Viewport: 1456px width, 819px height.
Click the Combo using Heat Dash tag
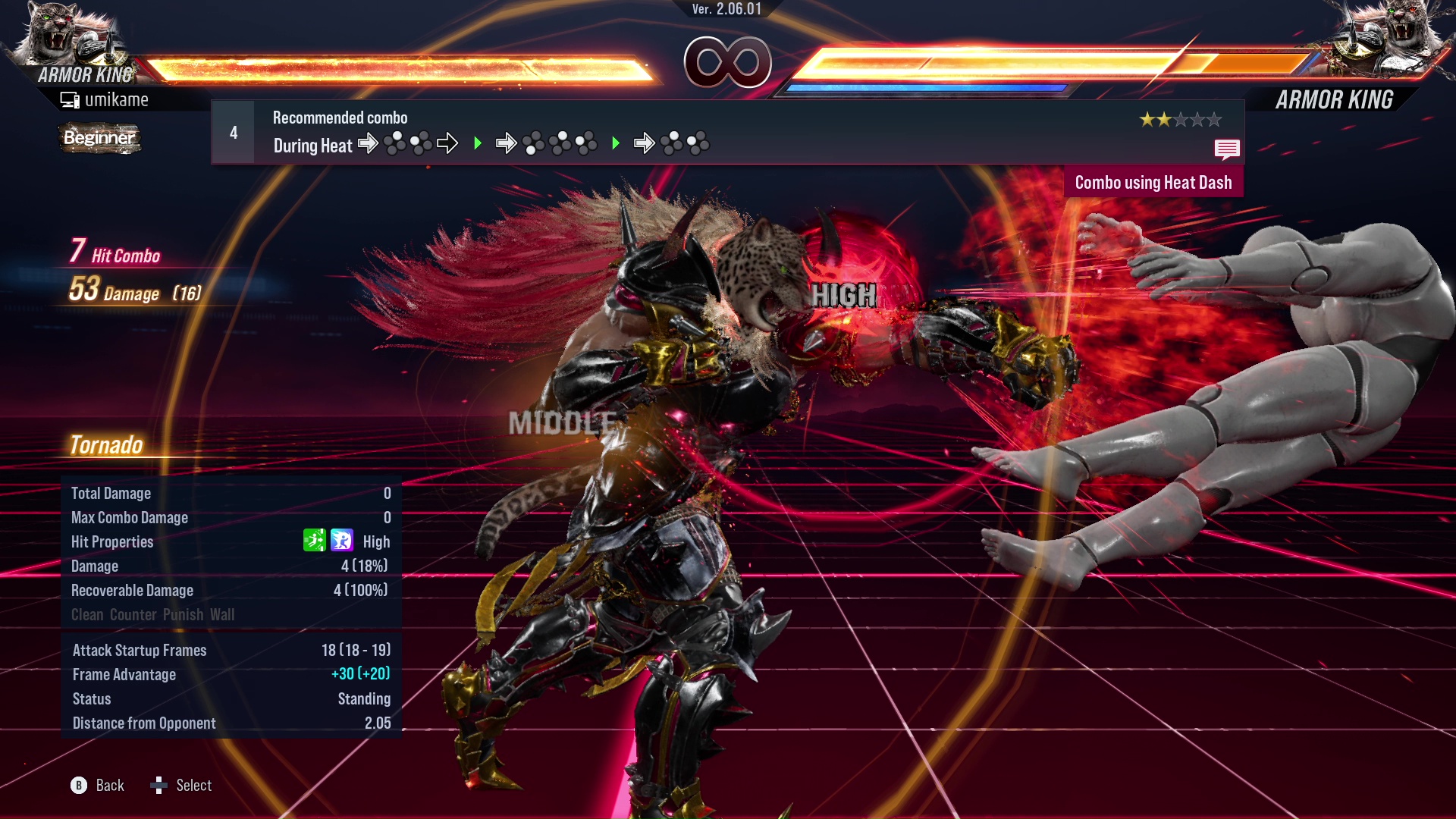pos(1153,183)
